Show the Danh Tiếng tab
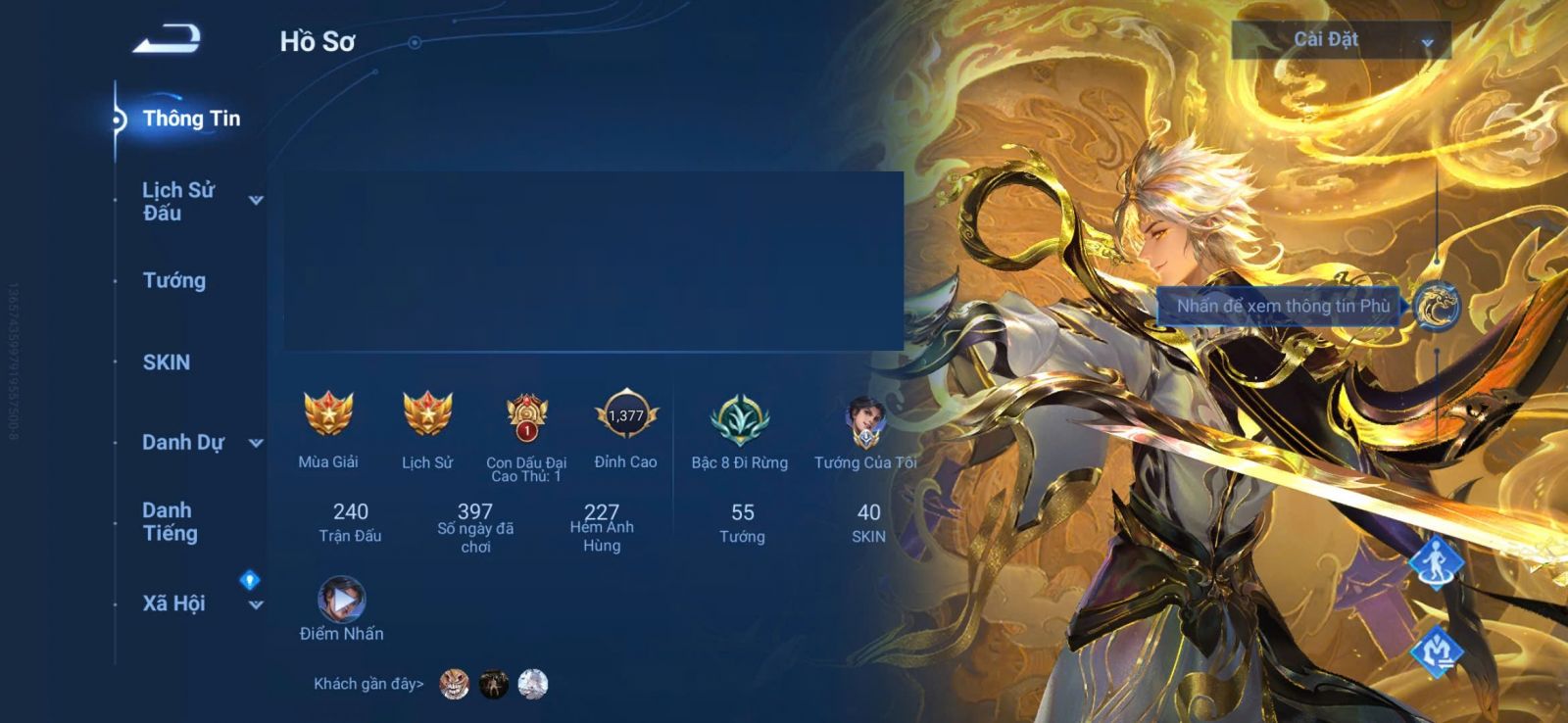This screenshot has height=723, width=1568. pos(171,521)
